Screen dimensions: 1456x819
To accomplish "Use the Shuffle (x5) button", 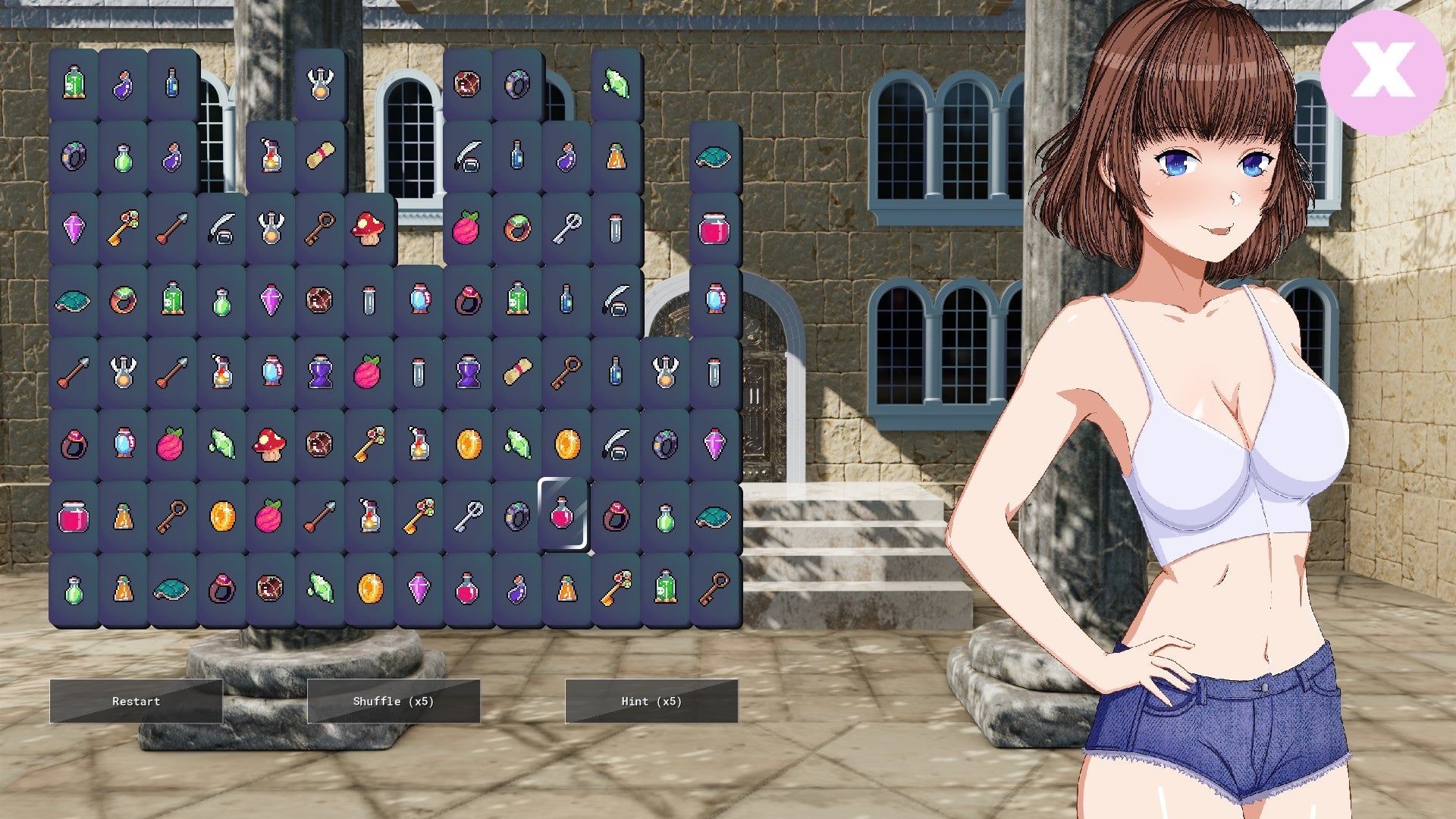I will [x=394, y=701].
